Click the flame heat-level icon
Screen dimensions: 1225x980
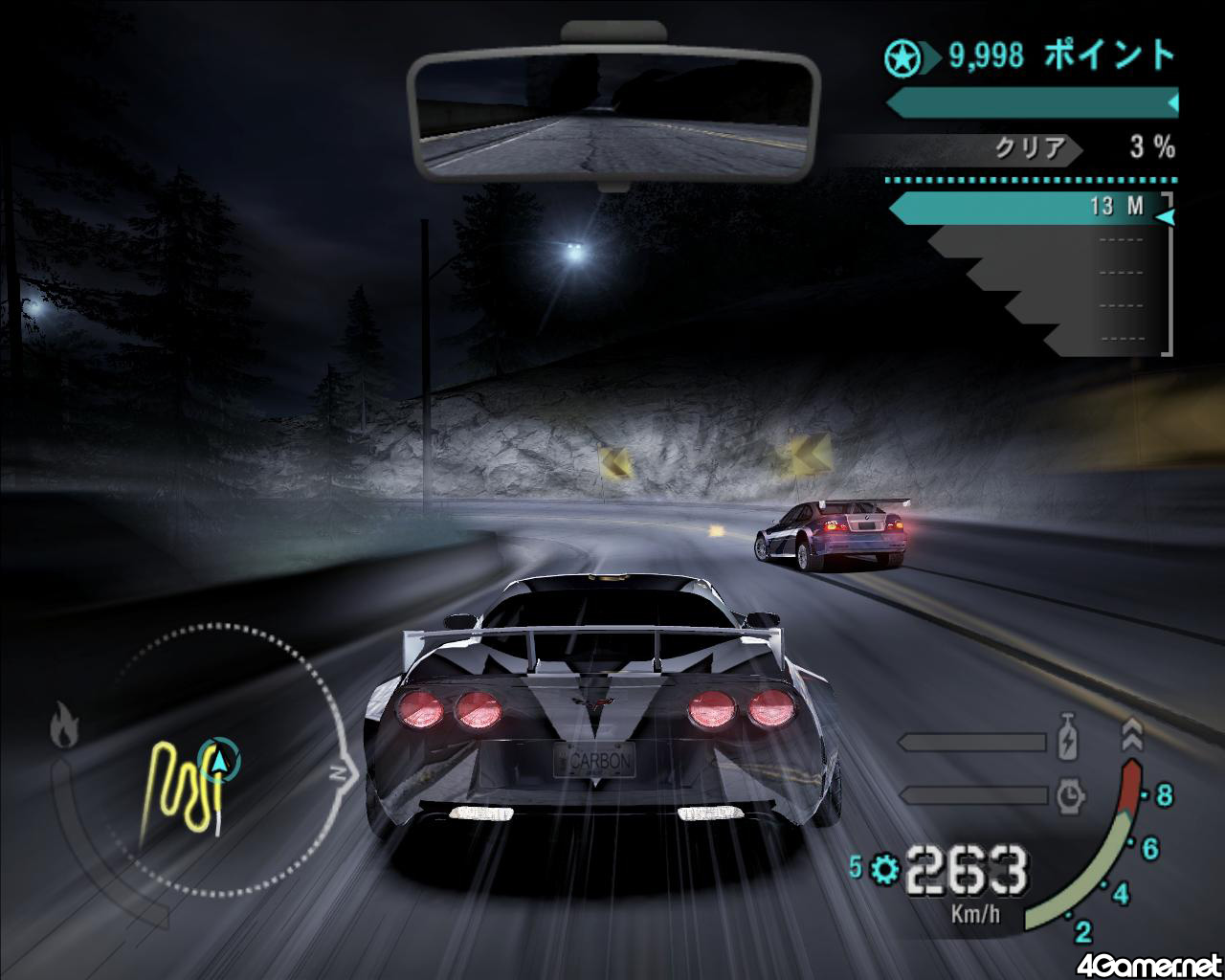tap(65, 724)
